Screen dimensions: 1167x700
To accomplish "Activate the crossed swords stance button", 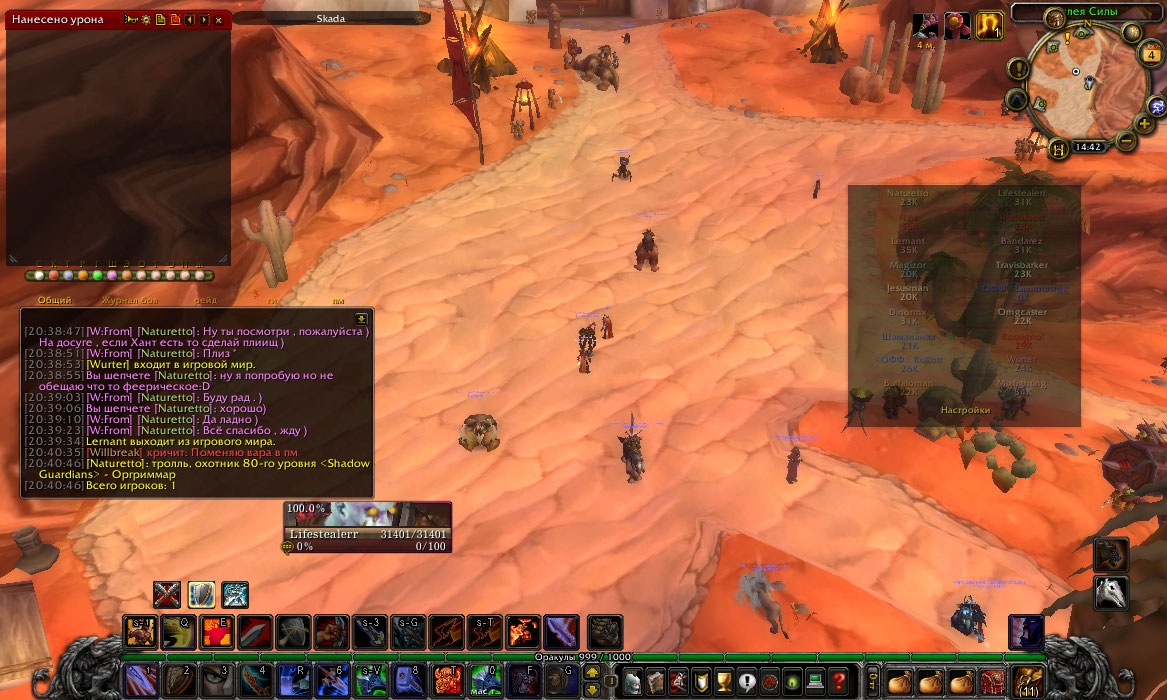I will coord(167,594).
